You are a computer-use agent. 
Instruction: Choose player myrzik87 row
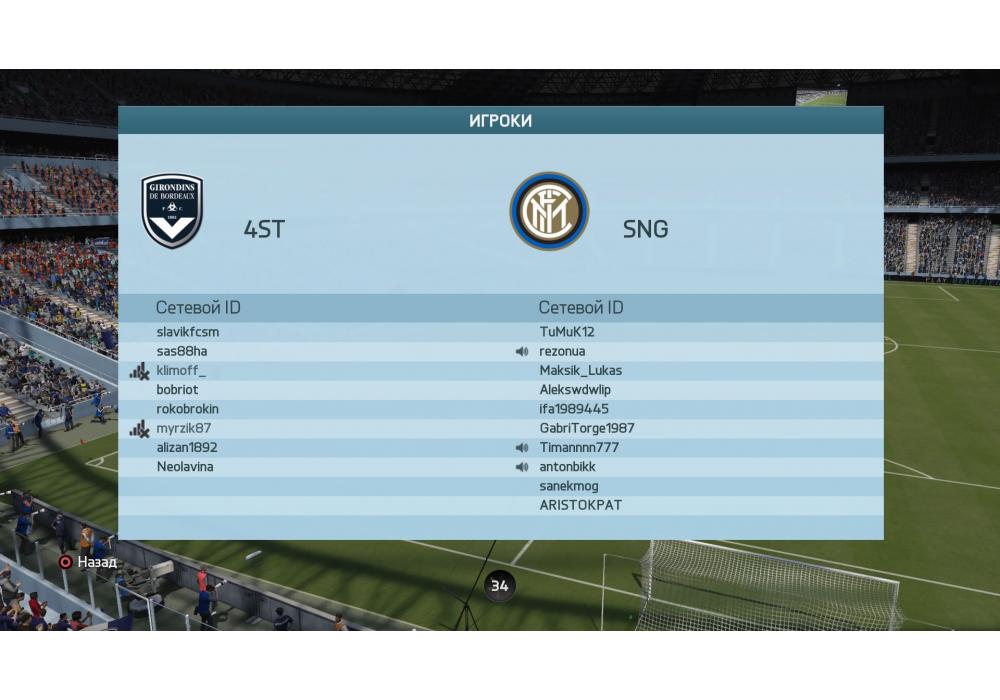click(183, 428)
